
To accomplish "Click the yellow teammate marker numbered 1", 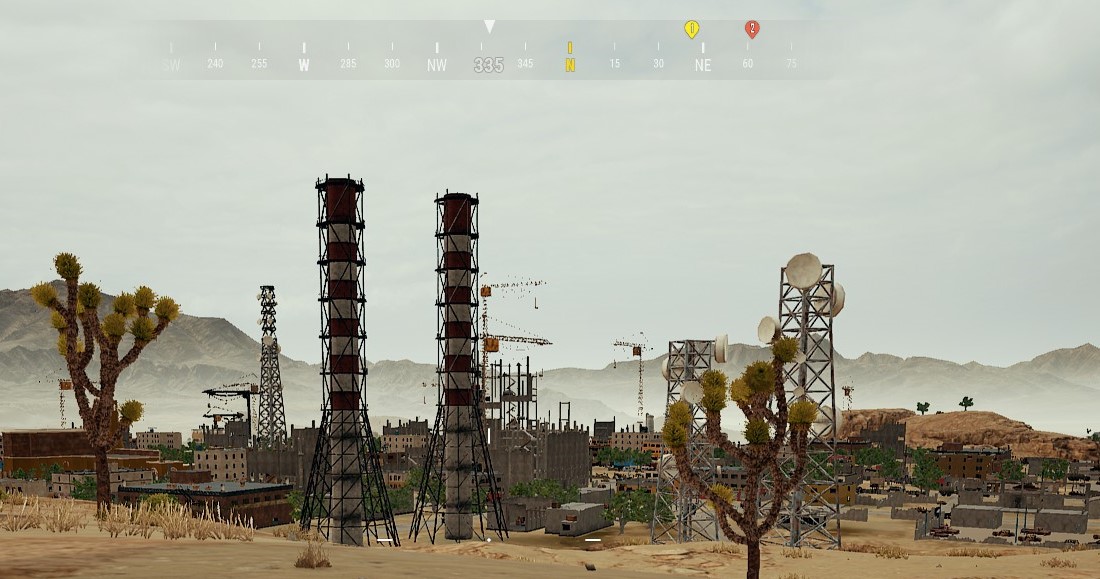I will click(691, 29).
